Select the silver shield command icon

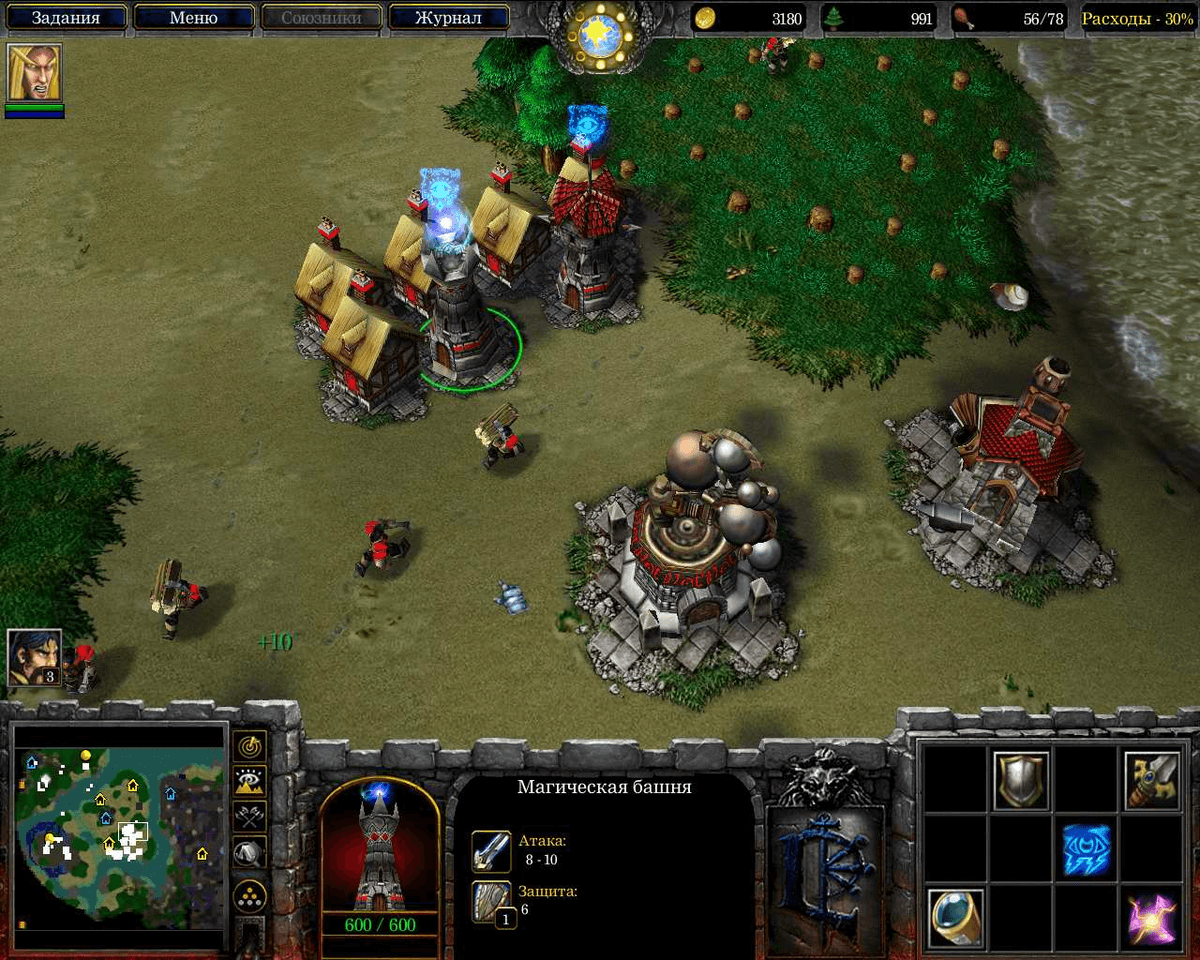[1021, 781]
